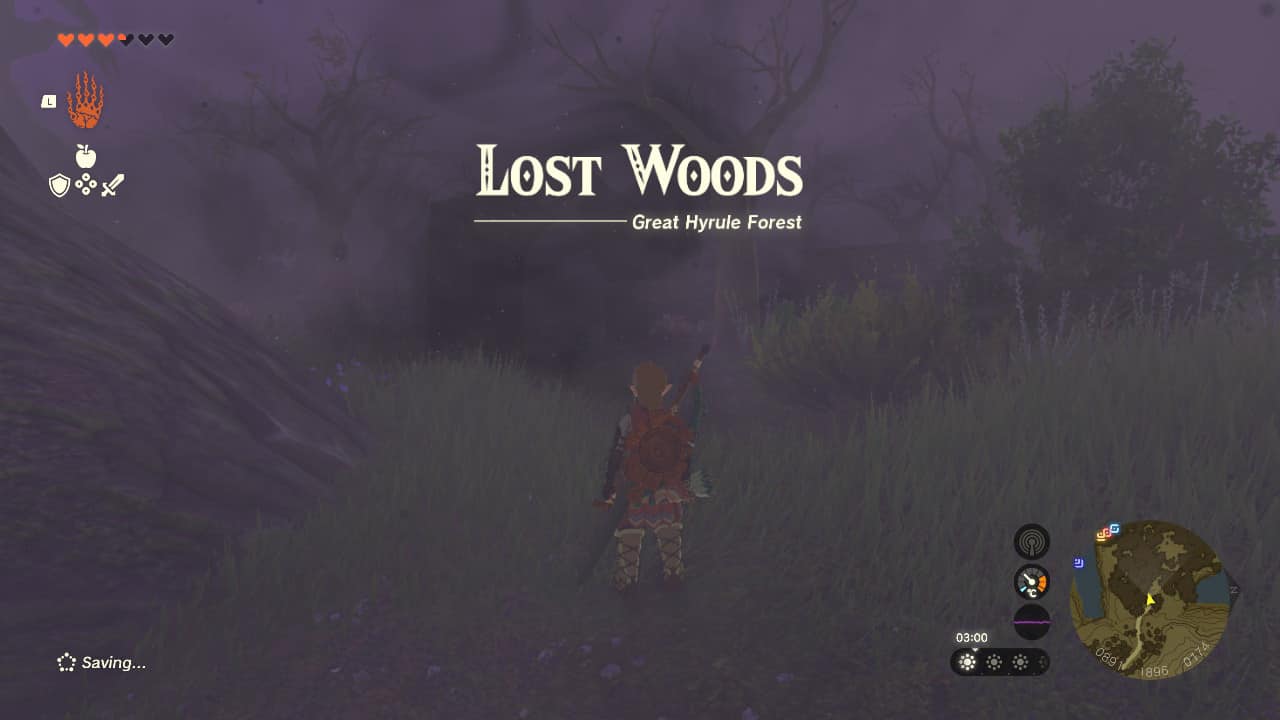Click the sword attack buff icon
Viewport: 1280px width, 720px height.
114,183
